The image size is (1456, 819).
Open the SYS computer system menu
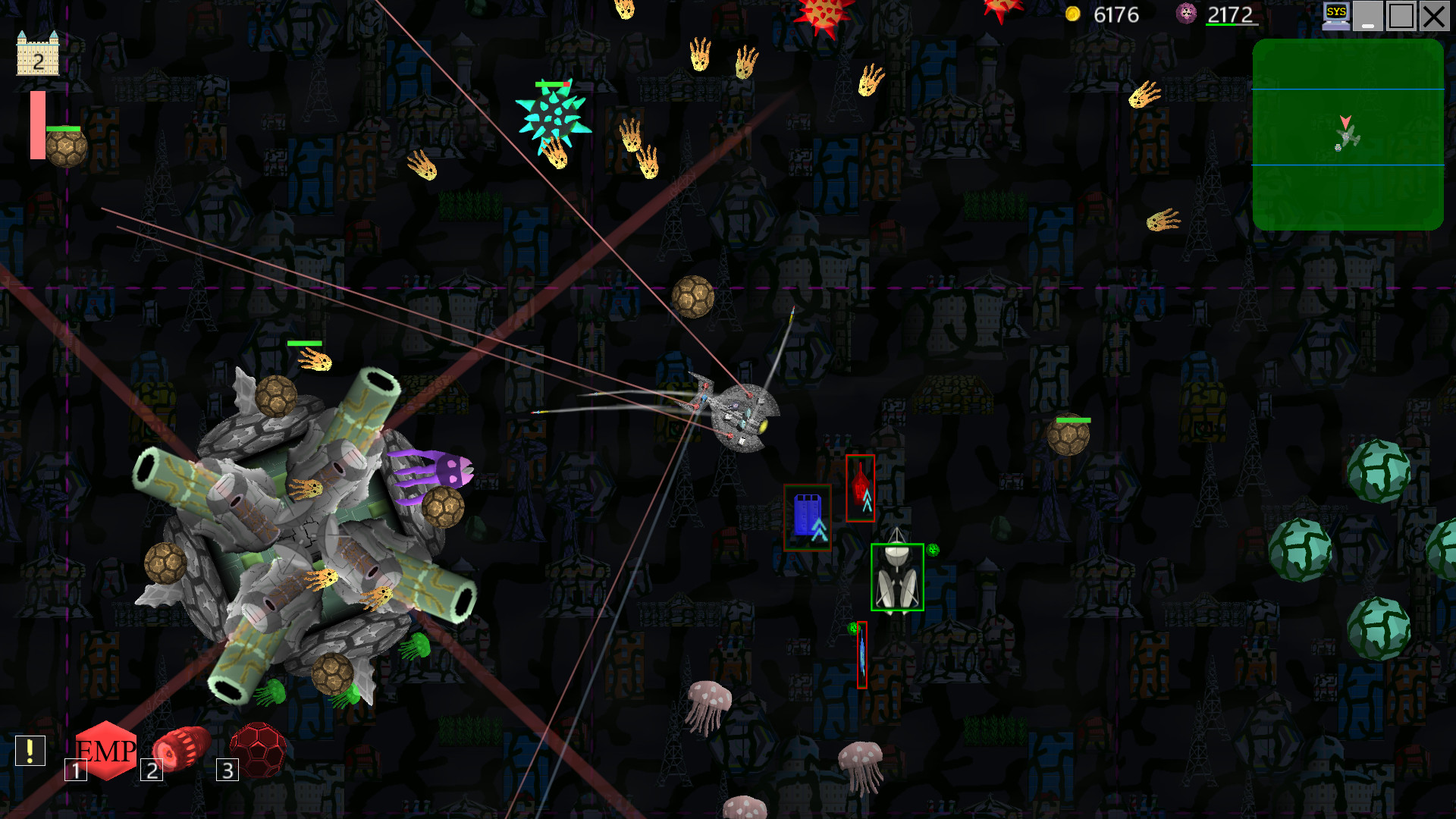click(1335, 14)
